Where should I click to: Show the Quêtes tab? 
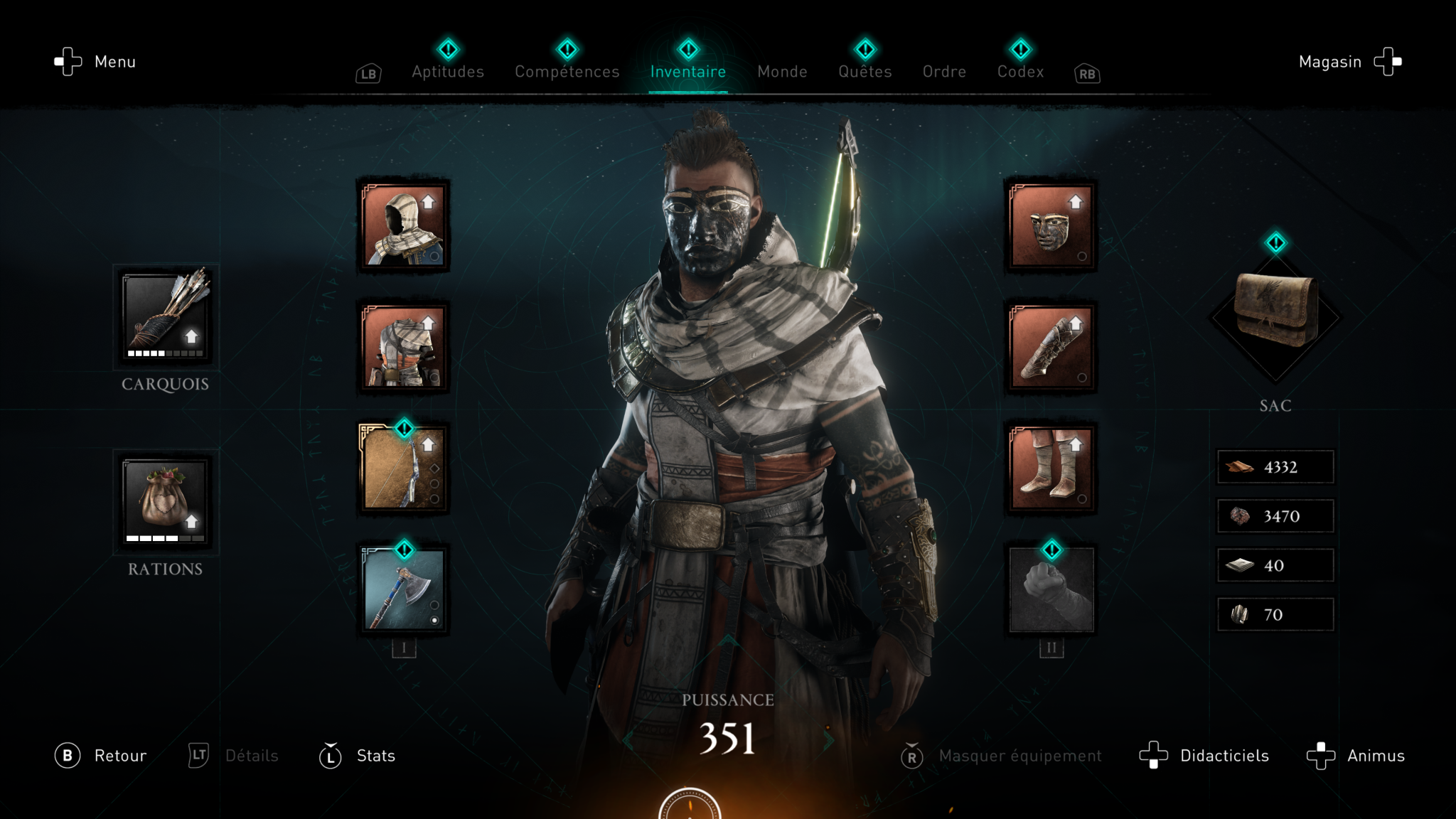[x=864, y=71]
